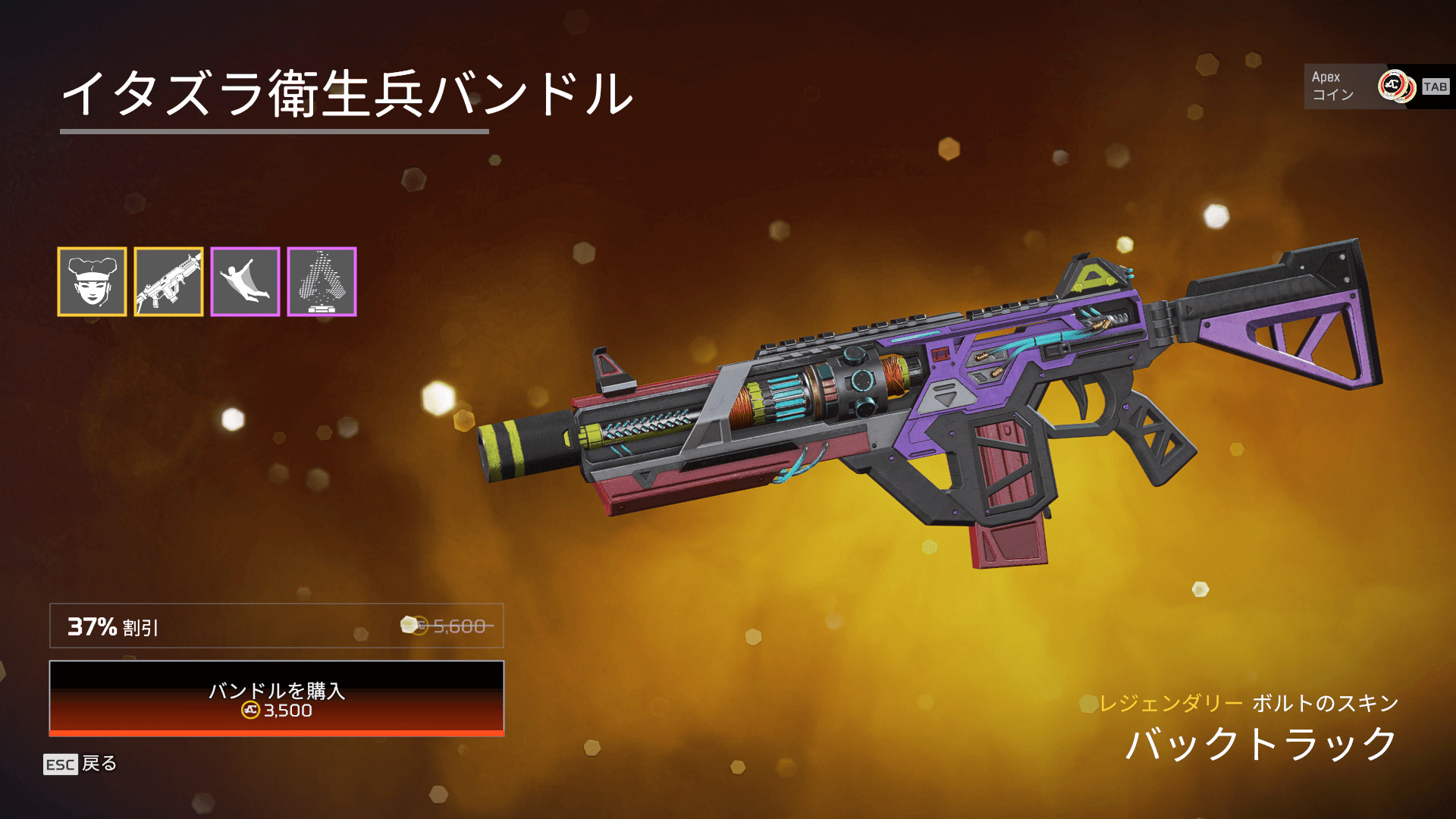Purchase the bundle for 3,500 Apex Coins

point(277,698)
